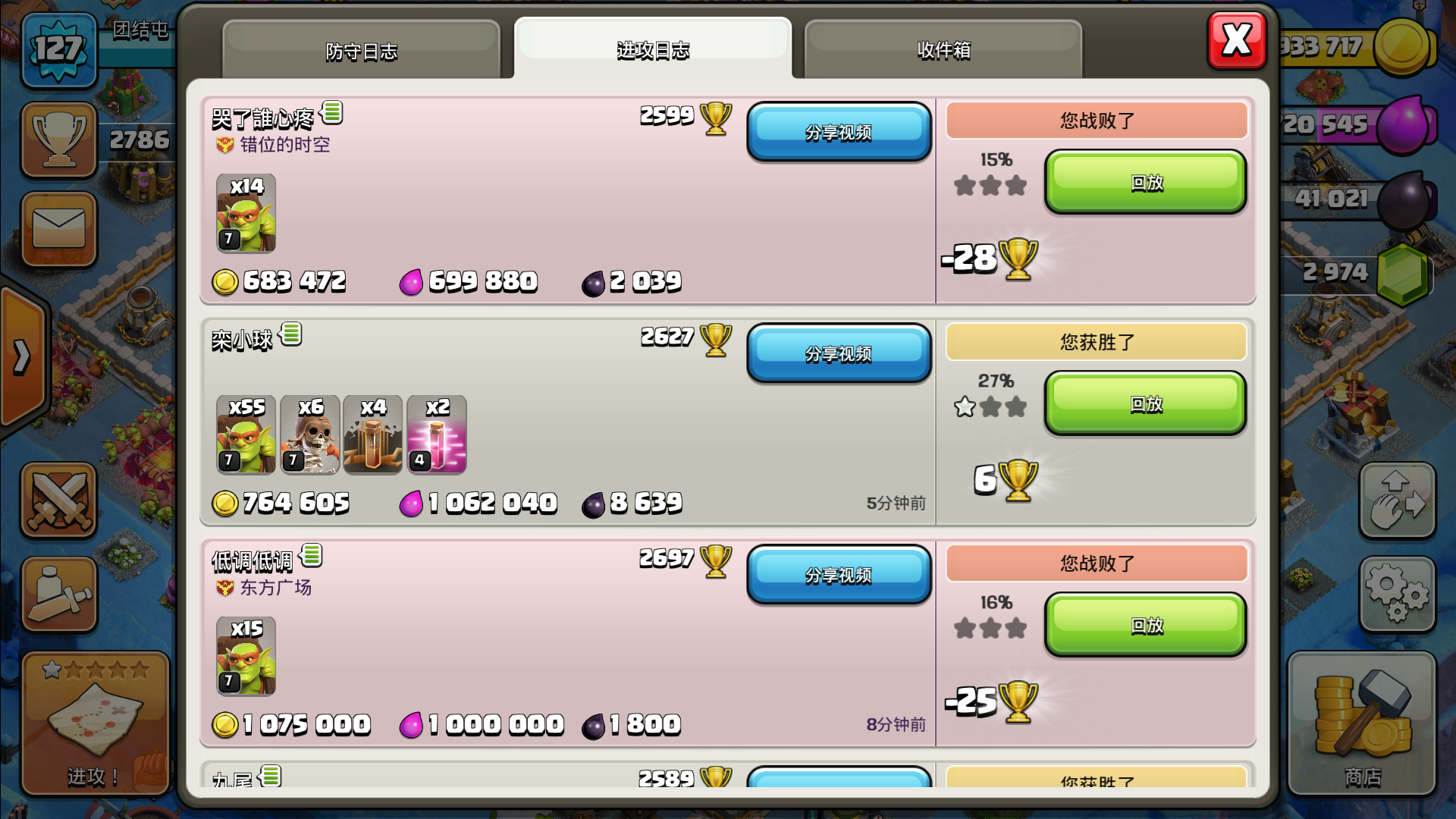Watch the replay of 栾小球's attack
Image resolution: width=1456 pixels, height=819 pixels.
(1144, 405)
